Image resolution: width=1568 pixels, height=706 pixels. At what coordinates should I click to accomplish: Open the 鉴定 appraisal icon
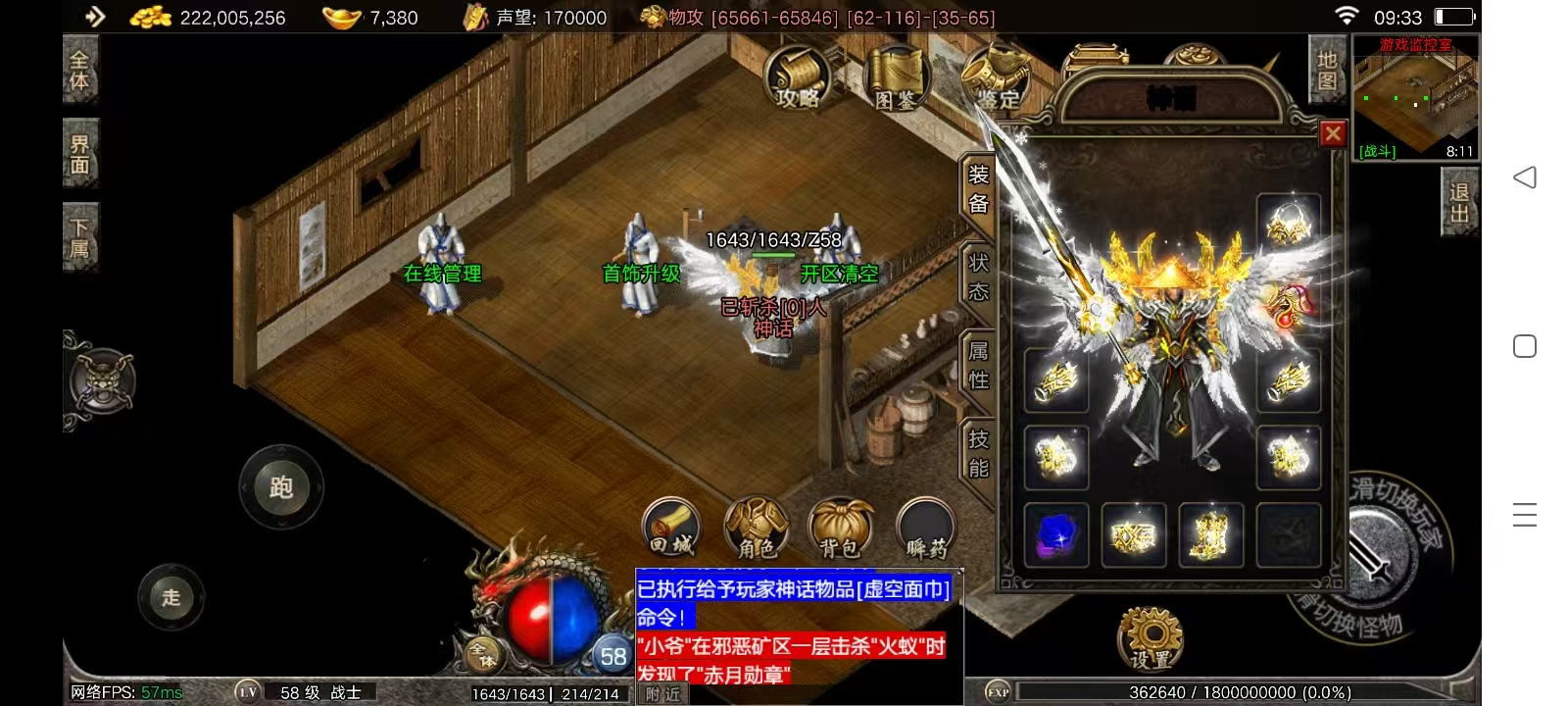pos(994,77)
